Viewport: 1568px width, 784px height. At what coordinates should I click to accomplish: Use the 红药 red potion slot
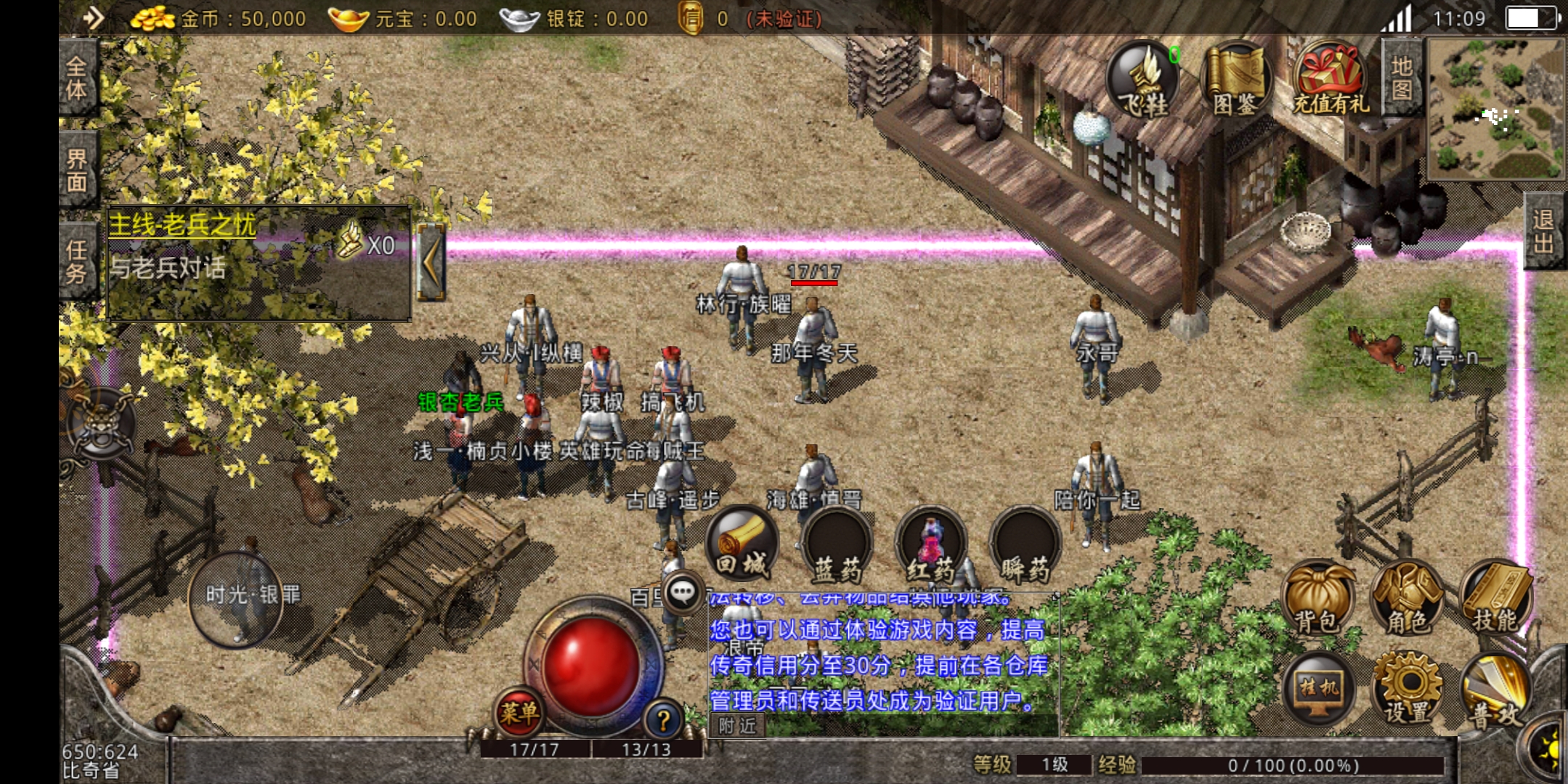(931, 544)
